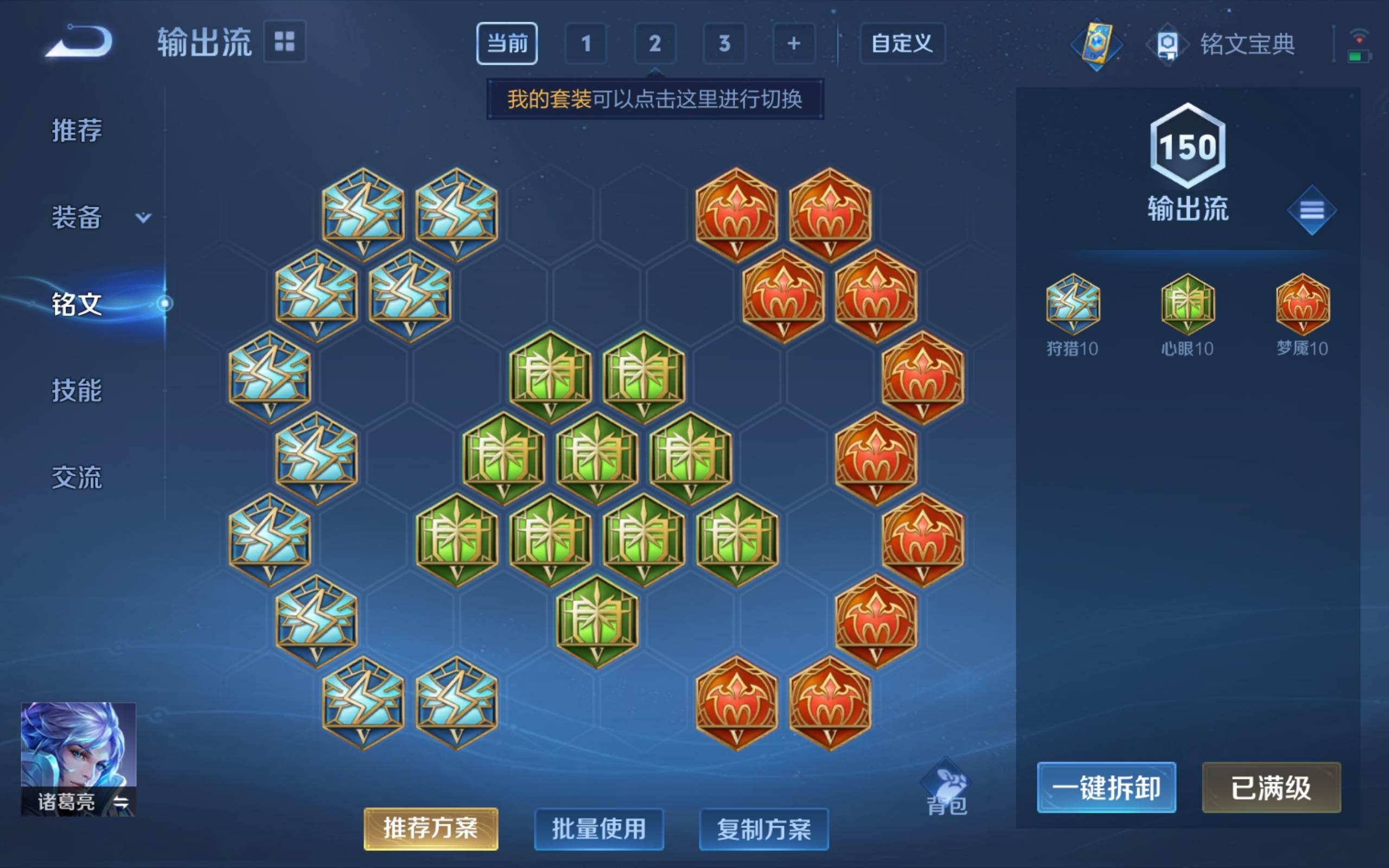Screen dimensions: 1389x868
Task: Go back using the return arrow
Action: coord(79,42)
